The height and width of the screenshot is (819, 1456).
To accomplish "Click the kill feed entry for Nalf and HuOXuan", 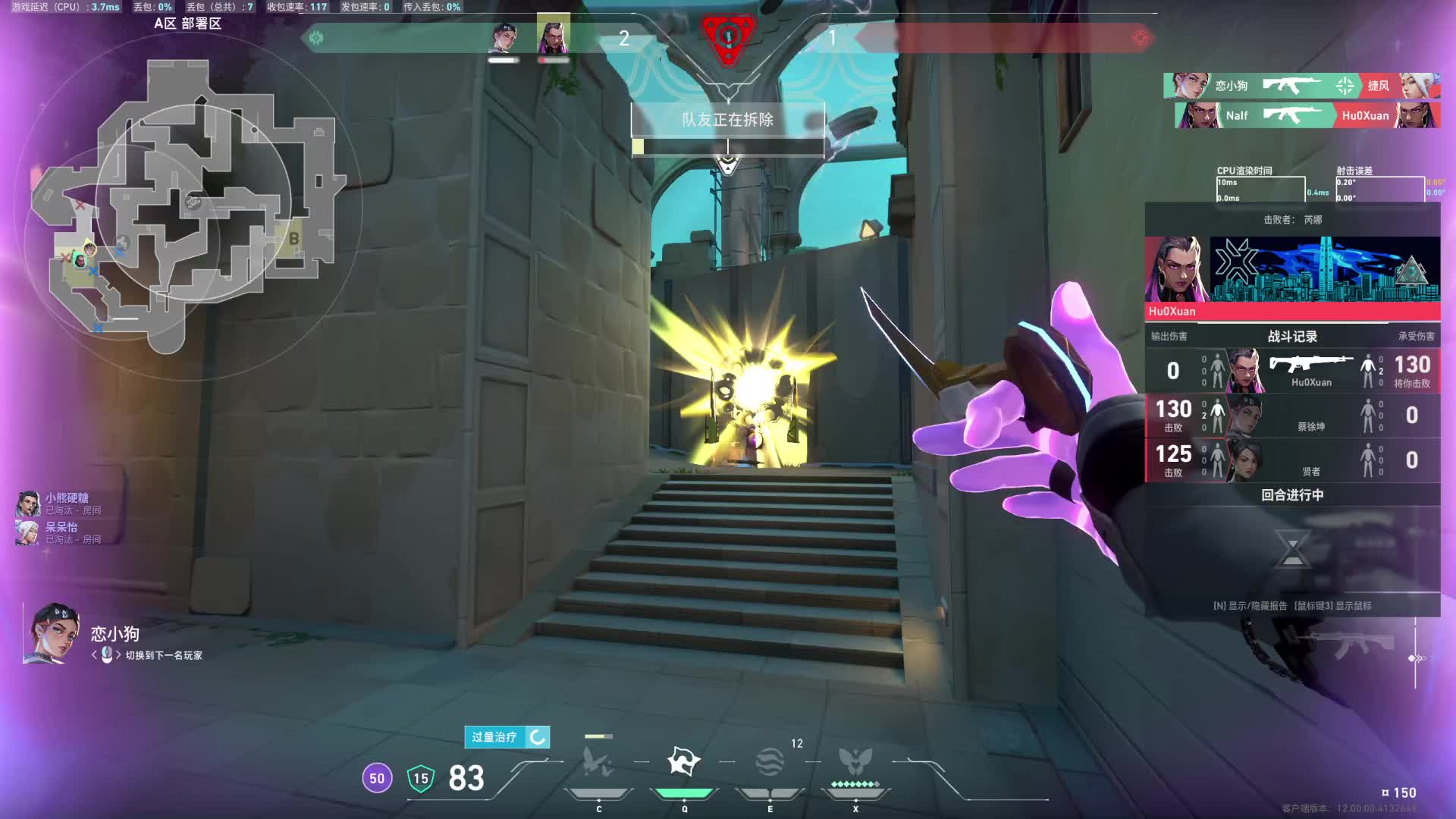I will coord(1307,115).
